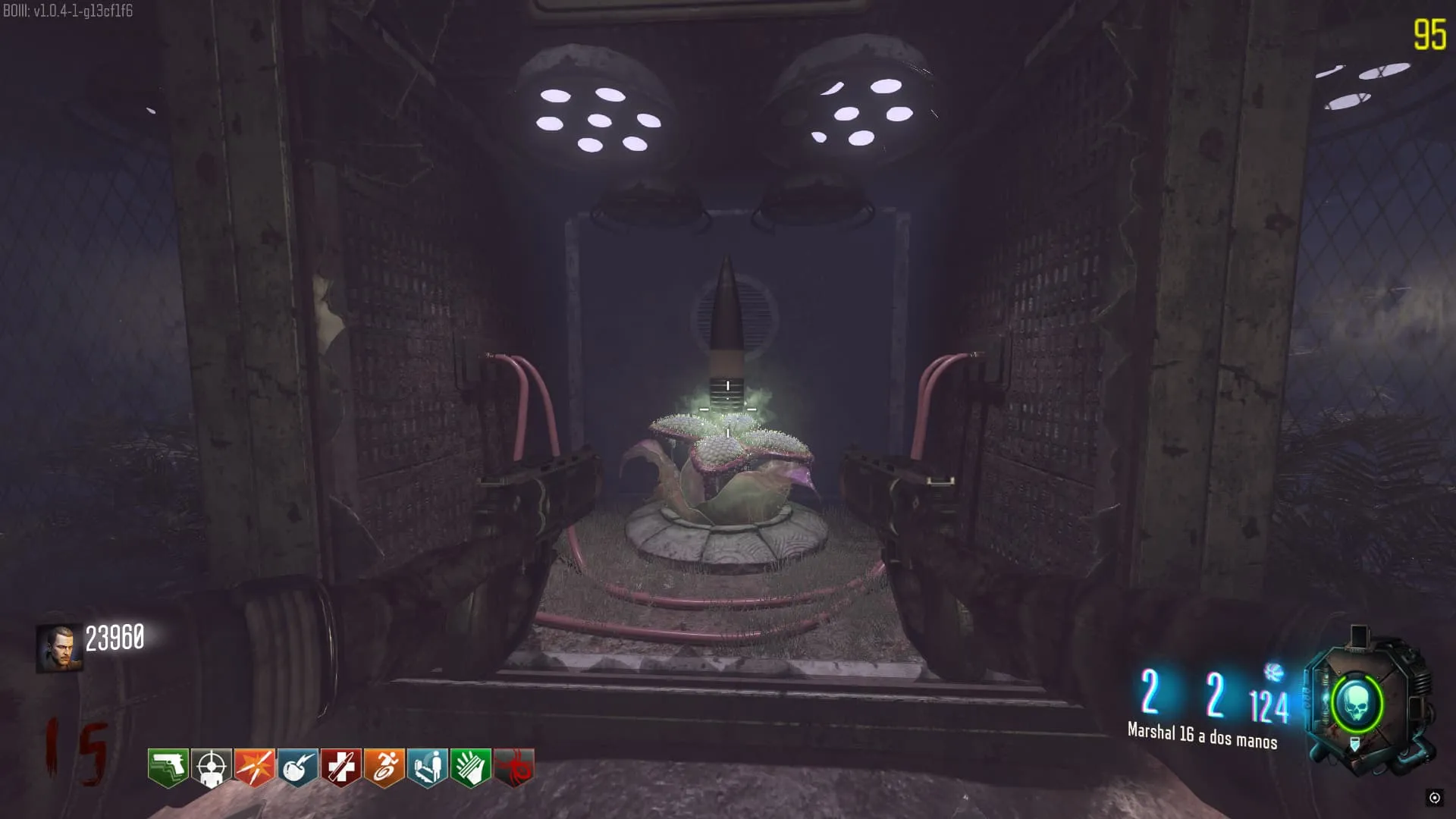The image size is (1456, 819).
Task: Open the small overlay target icon
Action: (1434, 797)
